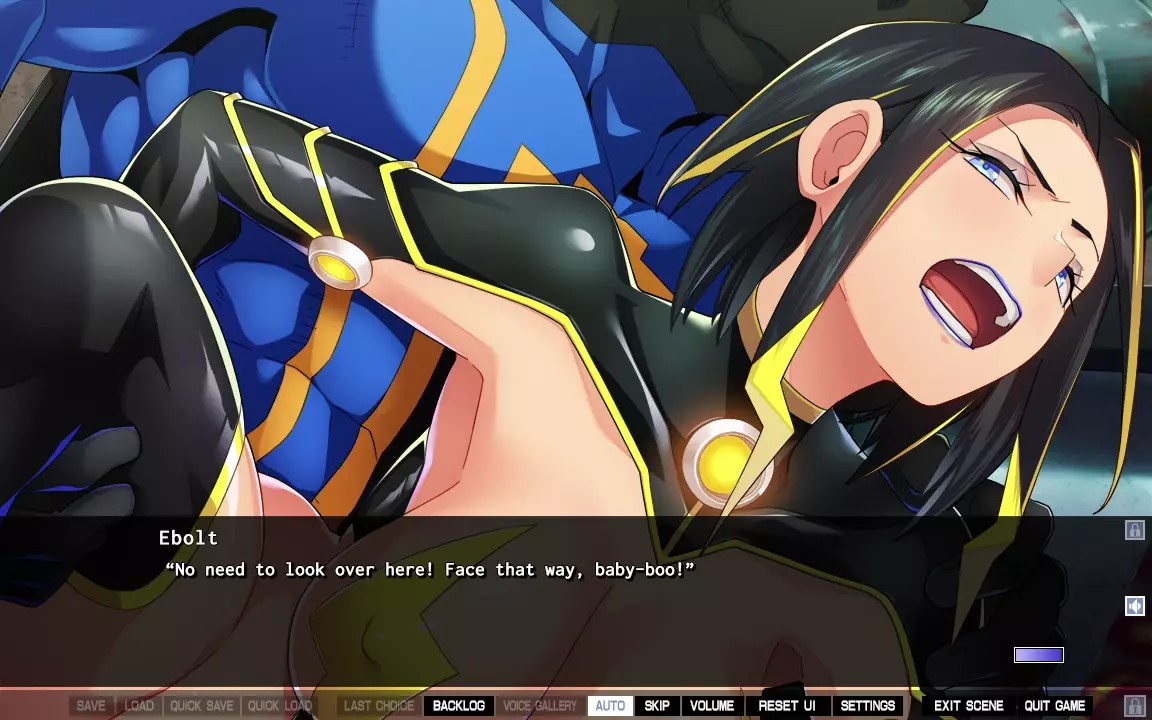Exit the current scene
This screenshot has height=720, width=1152.
point(968,706)
